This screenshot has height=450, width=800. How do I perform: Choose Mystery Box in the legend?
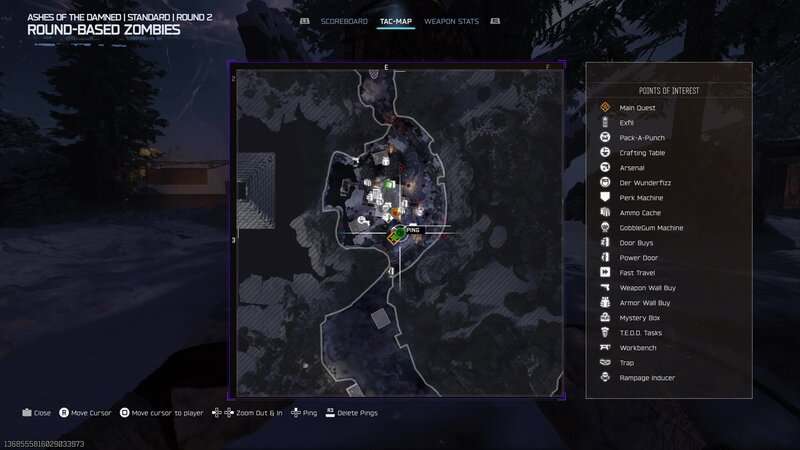click(x=640, y=318)
